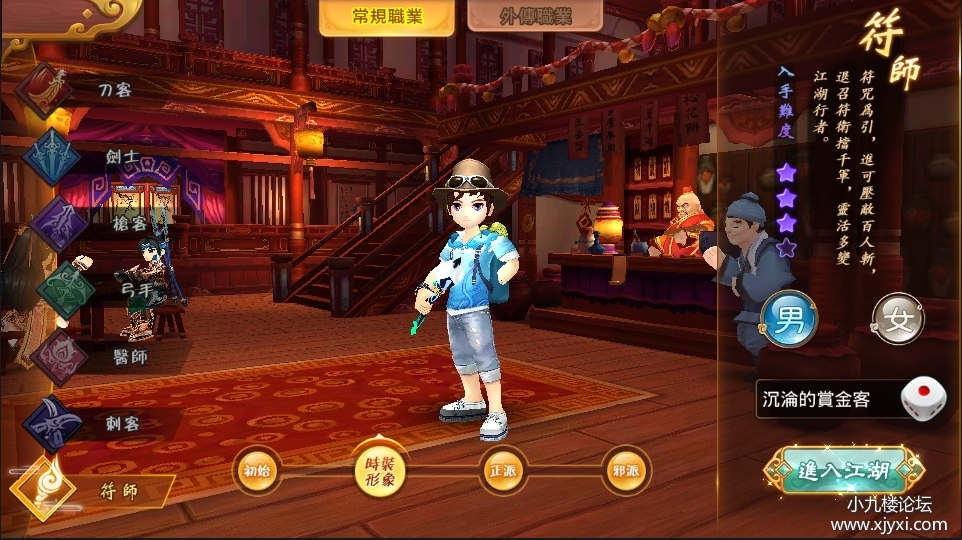
Task: Show the 初始 appearance
Action: pyautogui.click(x=258, y=470)
